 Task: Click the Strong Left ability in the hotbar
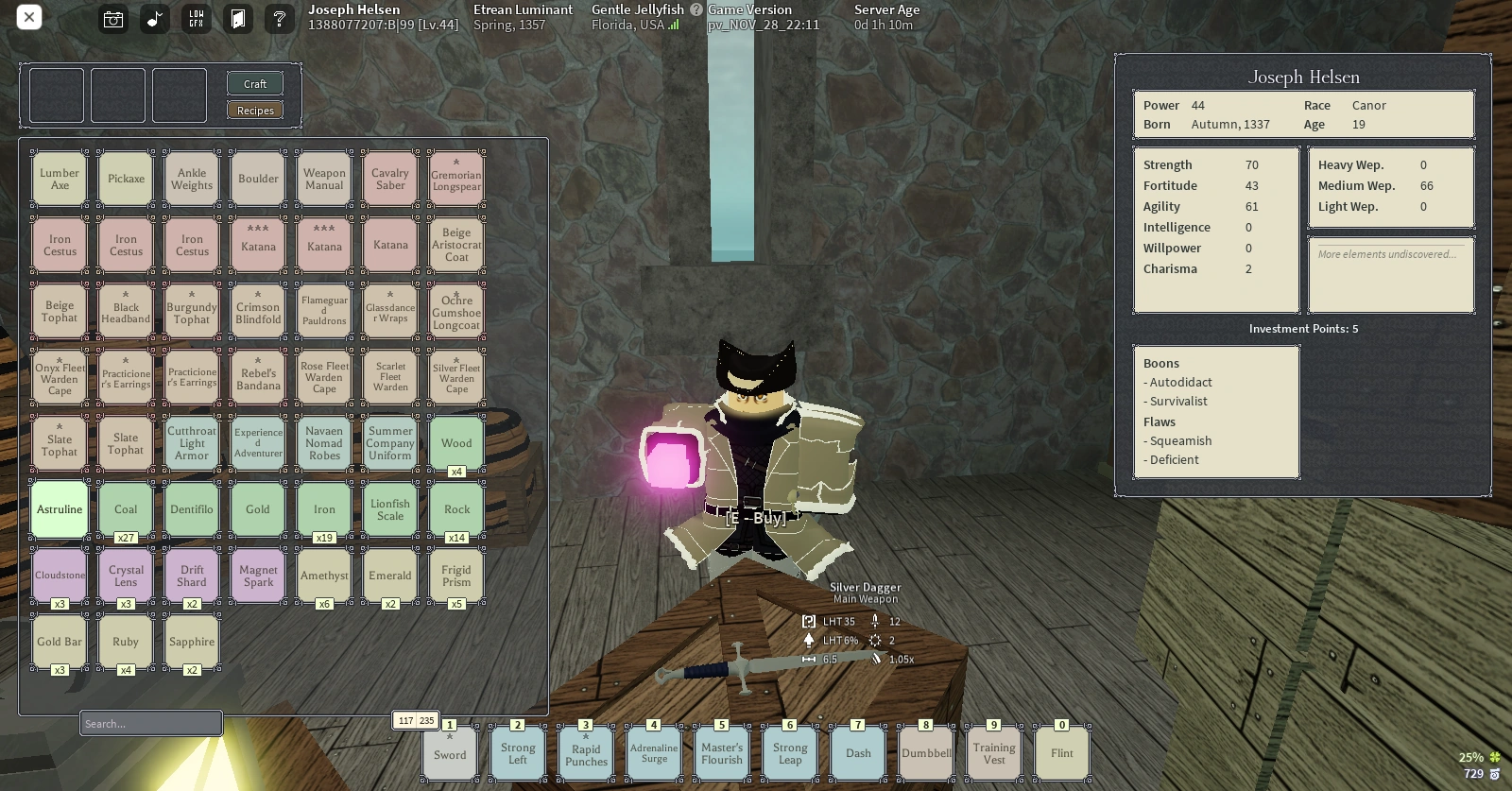pos(517,752)
